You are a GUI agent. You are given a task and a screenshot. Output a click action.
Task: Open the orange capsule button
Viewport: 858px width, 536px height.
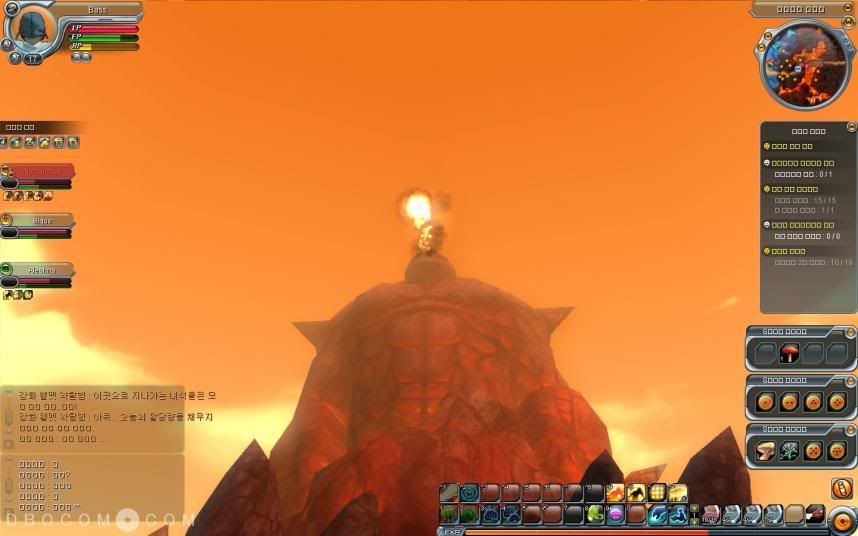coord(841,488)
